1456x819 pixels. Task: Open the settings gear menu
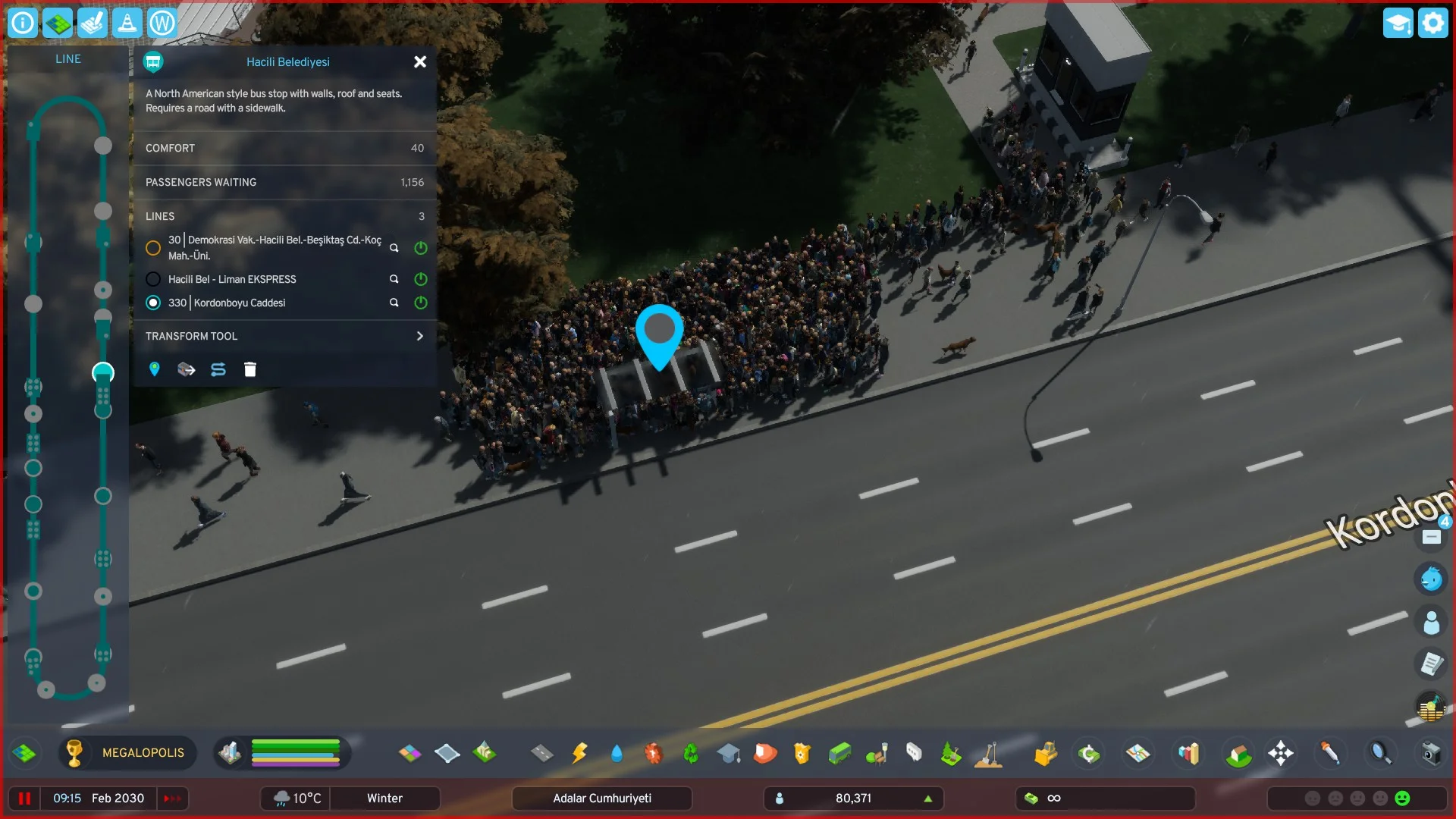pos(1432,24)
